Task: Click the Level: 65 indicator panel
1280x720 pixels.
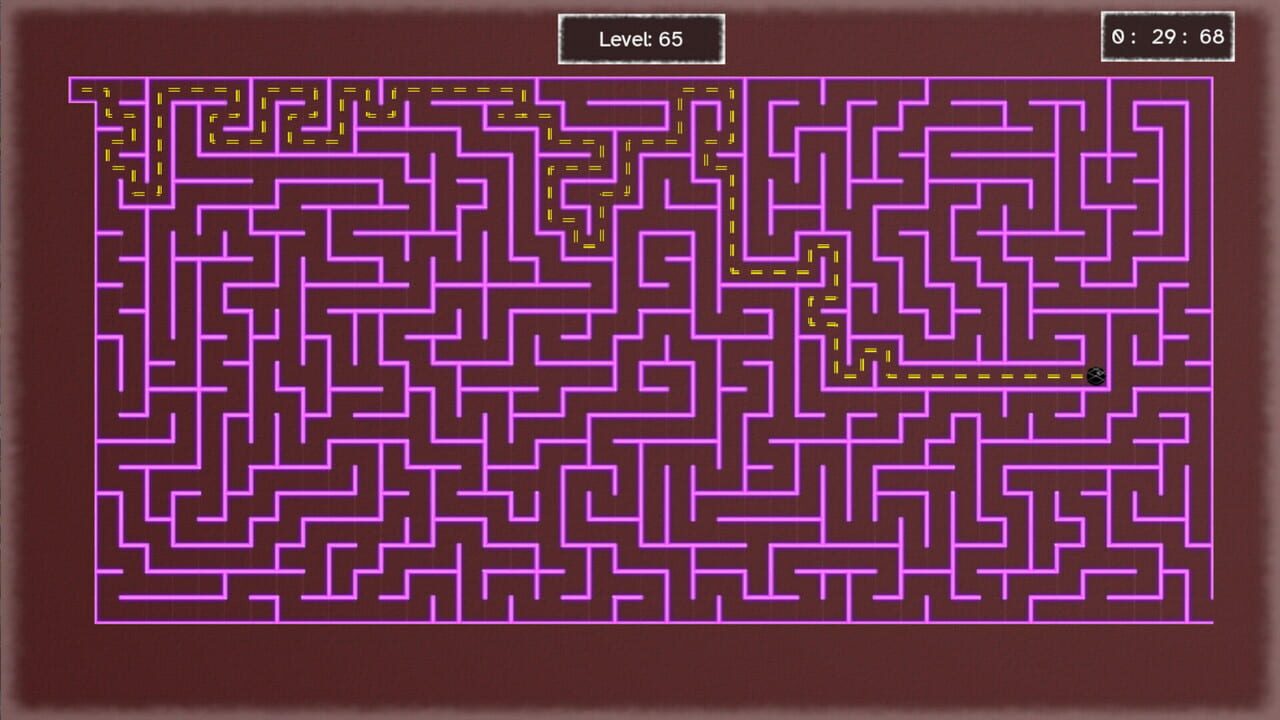Action: 641,36
